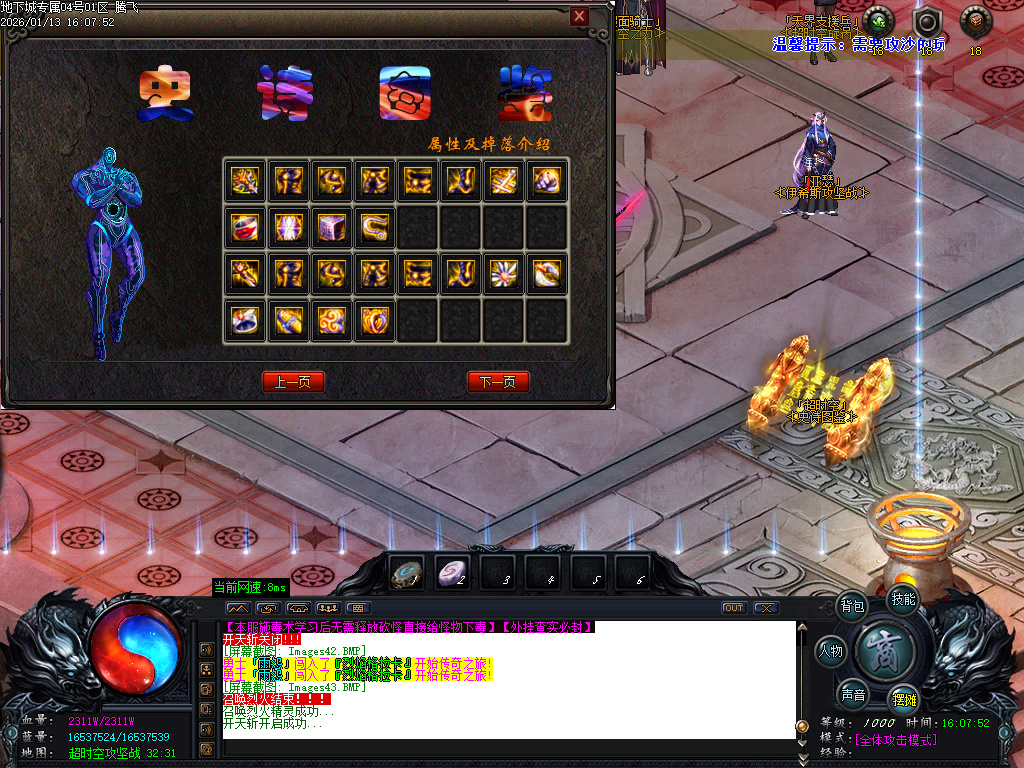This screenshot has height=768, width=1024.
Task: Select the purple swirl stone in hotbar slot 2
Action: coord(452,573)
